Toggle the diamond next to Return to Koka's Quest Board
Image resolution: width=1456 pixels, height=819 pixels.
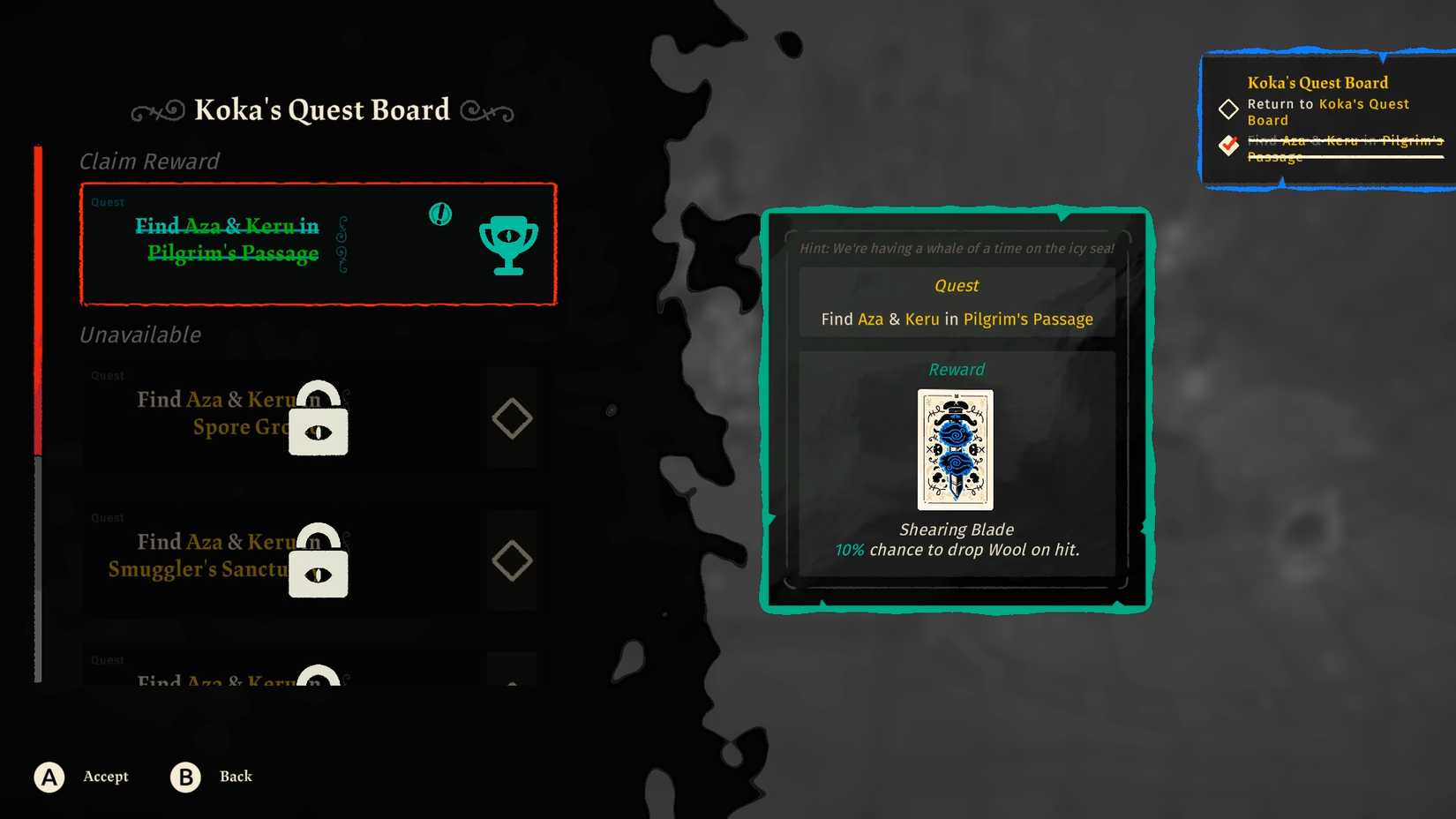tap(1227, 109)
